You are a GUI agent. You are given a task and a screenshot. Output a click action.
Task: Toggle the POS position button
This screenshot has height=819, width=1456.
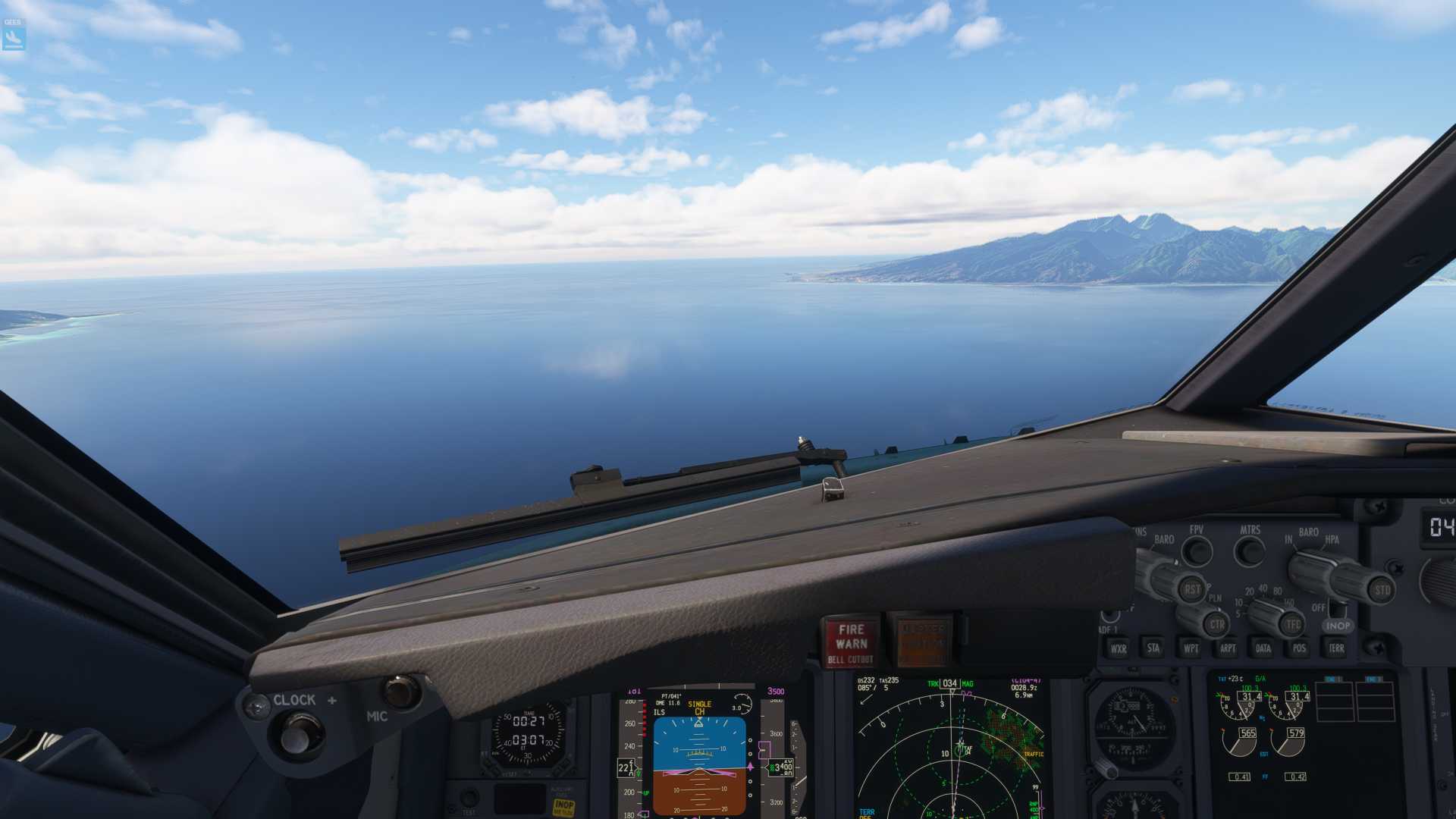click(x=1299, y=648)
